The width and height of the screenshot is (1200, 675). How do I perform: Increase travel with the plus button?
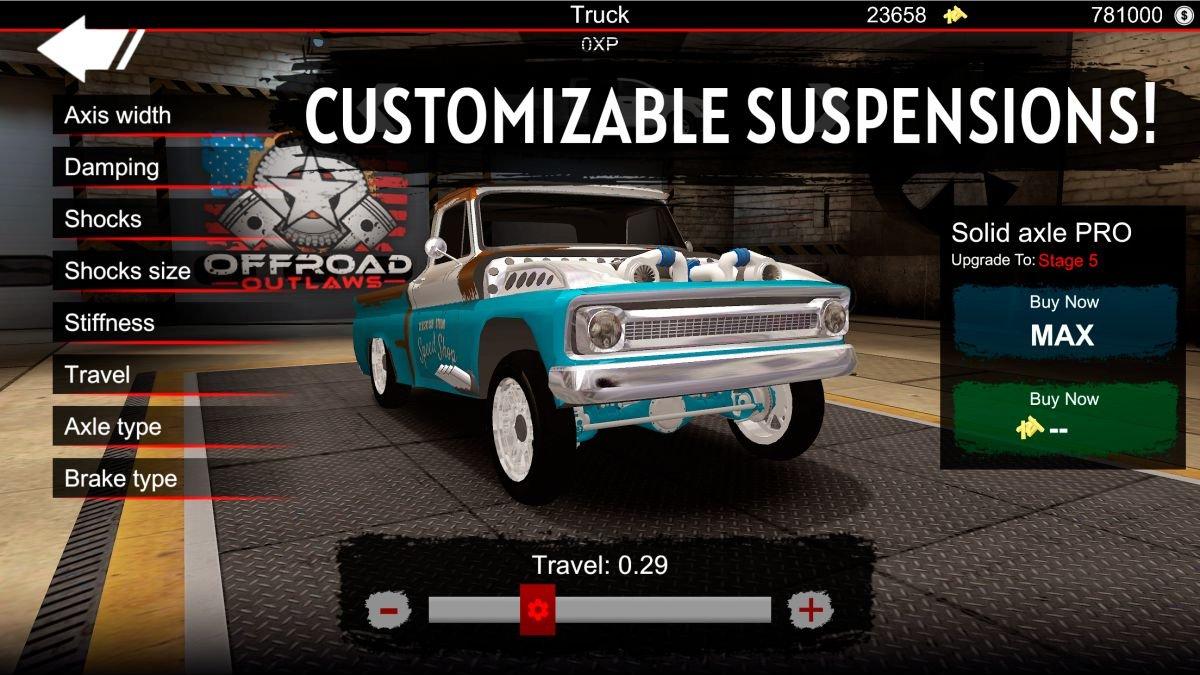(x=810, y=609)
